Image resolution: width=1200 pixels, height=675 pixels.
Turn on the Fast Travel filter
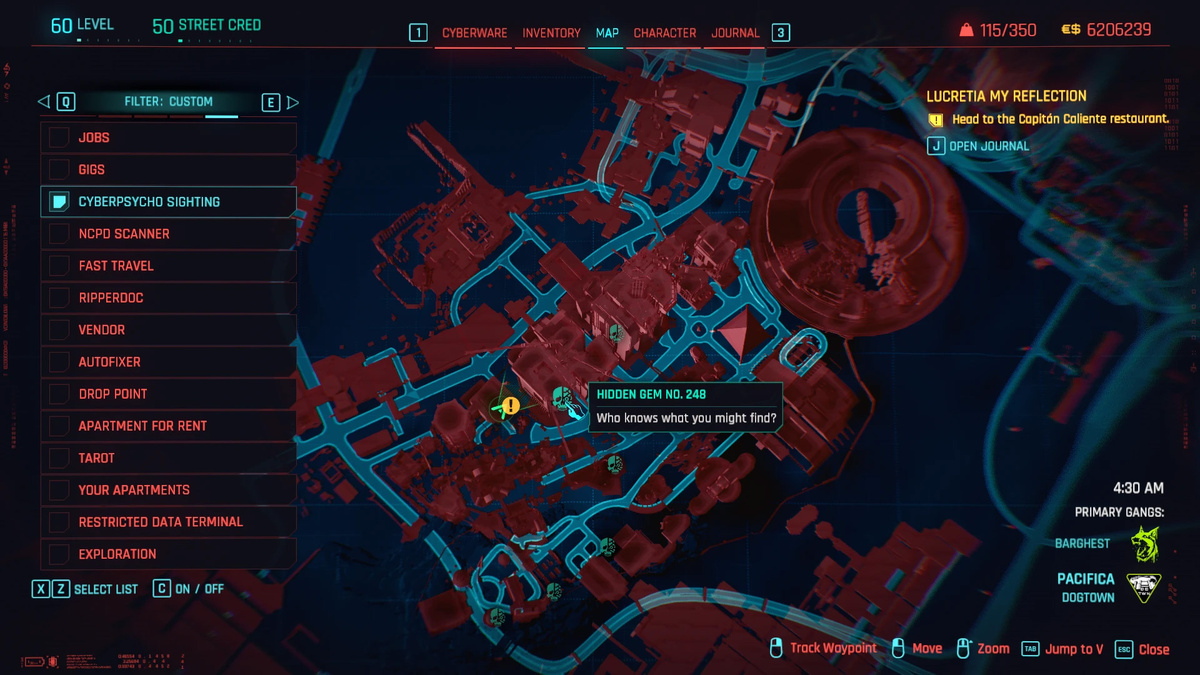click(x=168, y=266)
